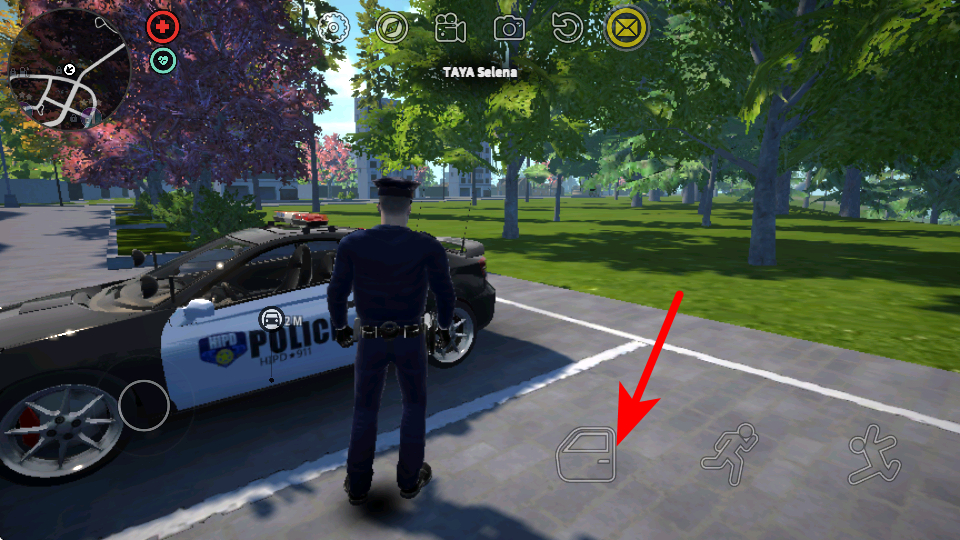
Task: Touch the virtual movement joystick knob
Action: pos(144,404)
